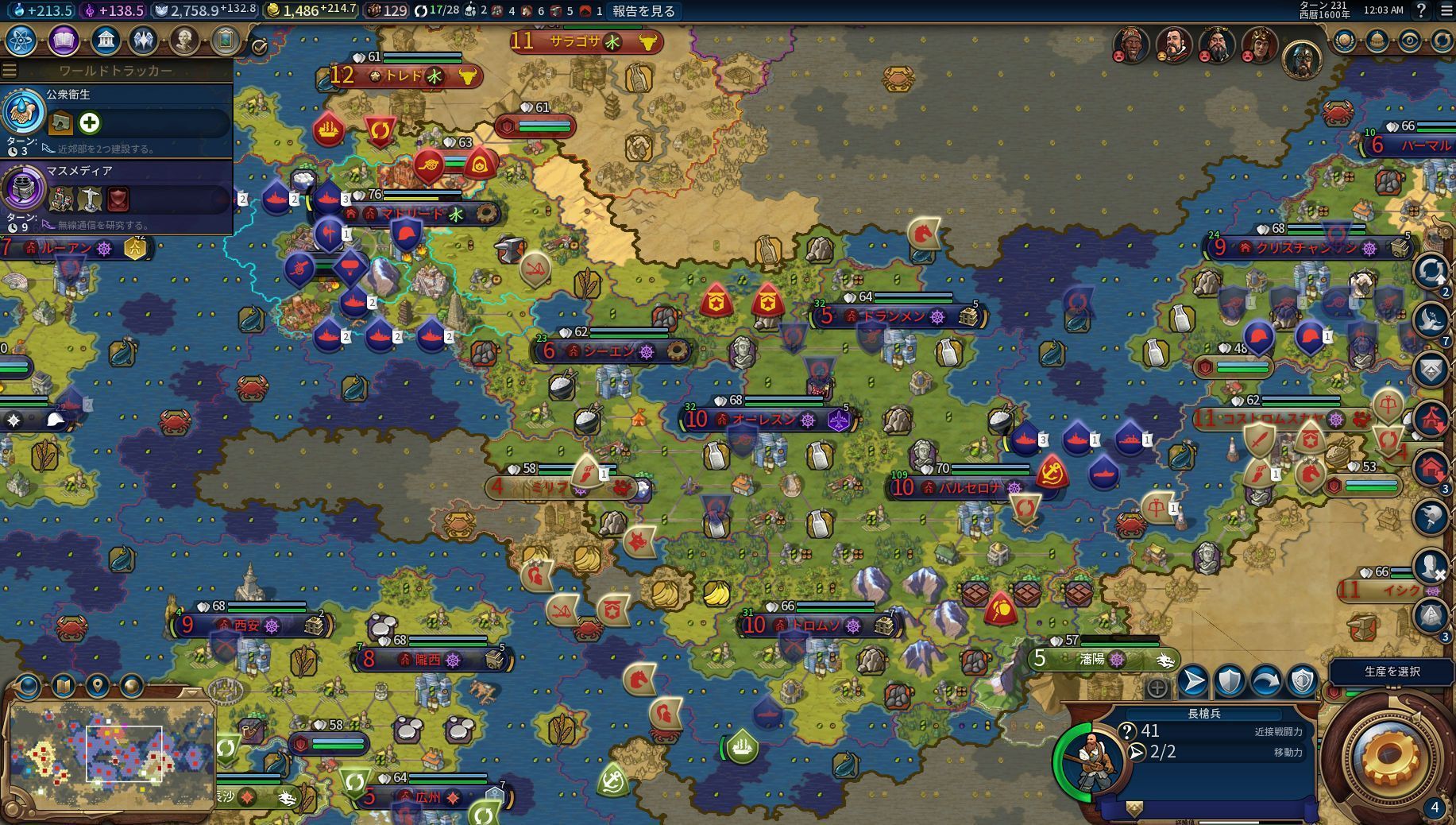Click the golden gear end-turn button

tap(1387, 760)
